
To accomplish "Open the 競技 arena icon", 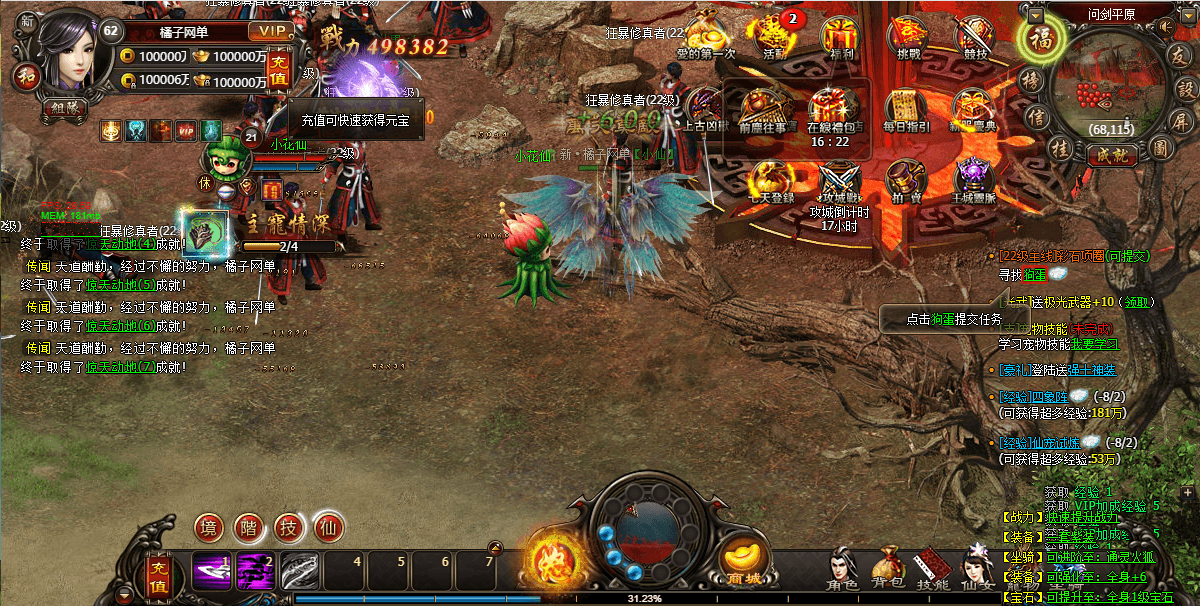I will pos(974,37).
